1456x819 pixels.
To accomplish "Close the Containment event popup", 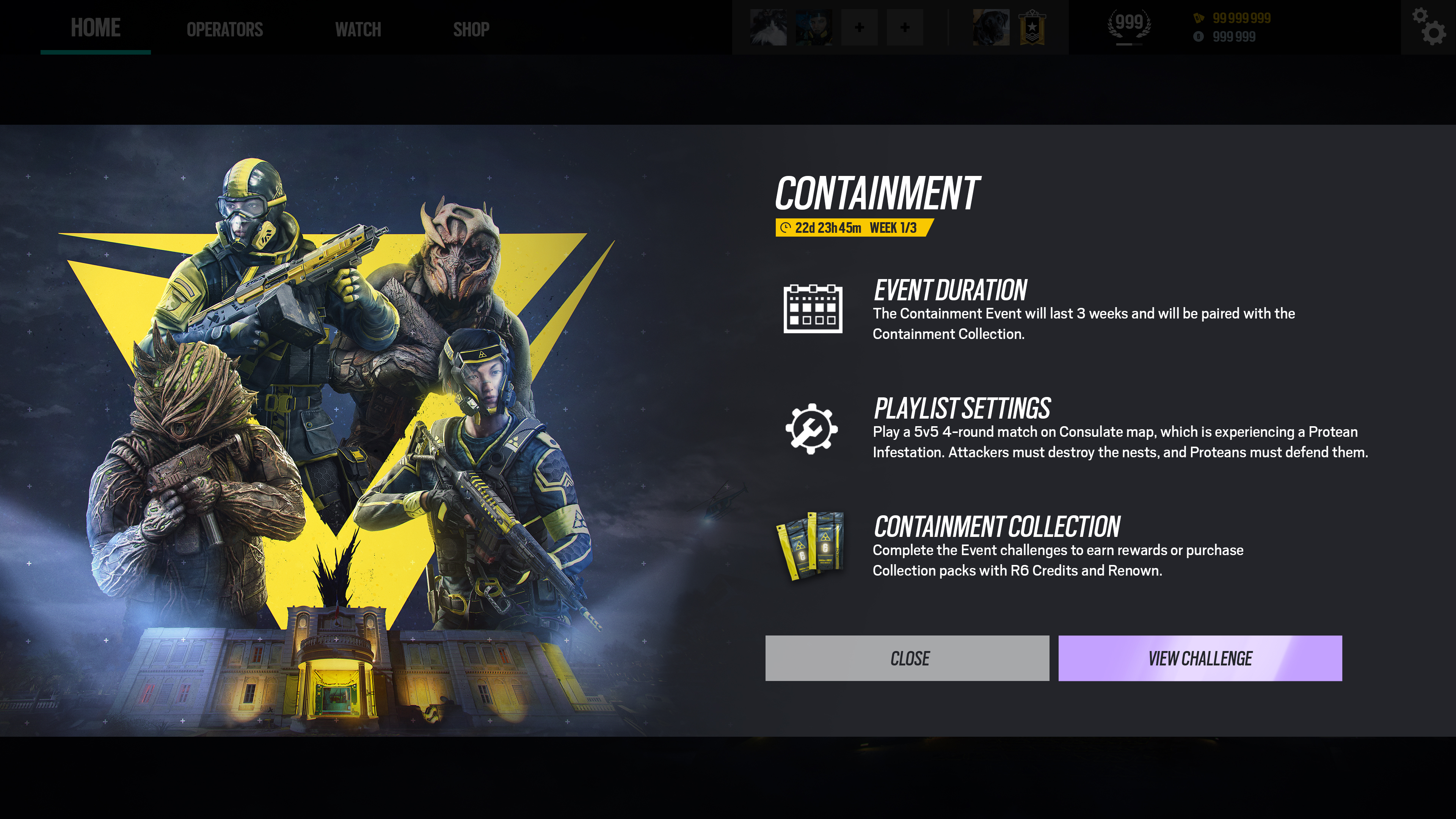I will pyautogui.click(x=907, y=658).
